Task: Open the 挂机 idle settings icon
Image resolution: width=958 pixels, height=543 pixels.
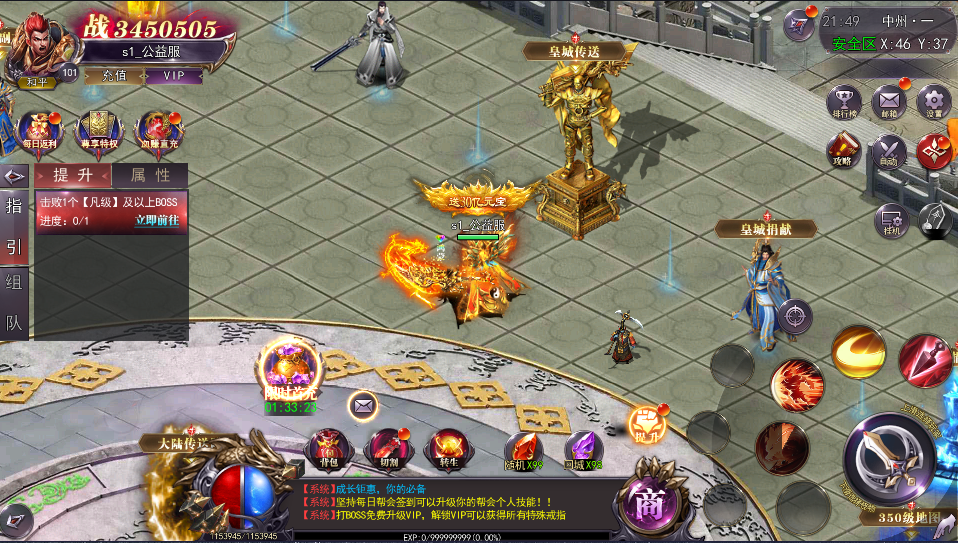Action: (x=890, y=221)
